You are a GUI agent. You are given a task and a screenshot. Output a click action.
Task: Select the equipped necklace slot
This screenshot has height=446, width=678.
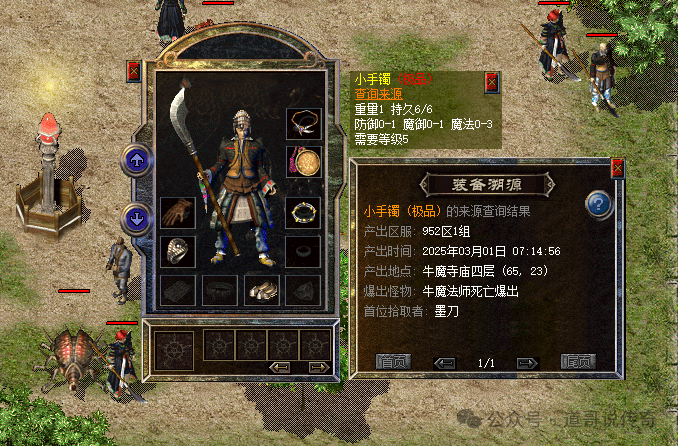[303, 124]
